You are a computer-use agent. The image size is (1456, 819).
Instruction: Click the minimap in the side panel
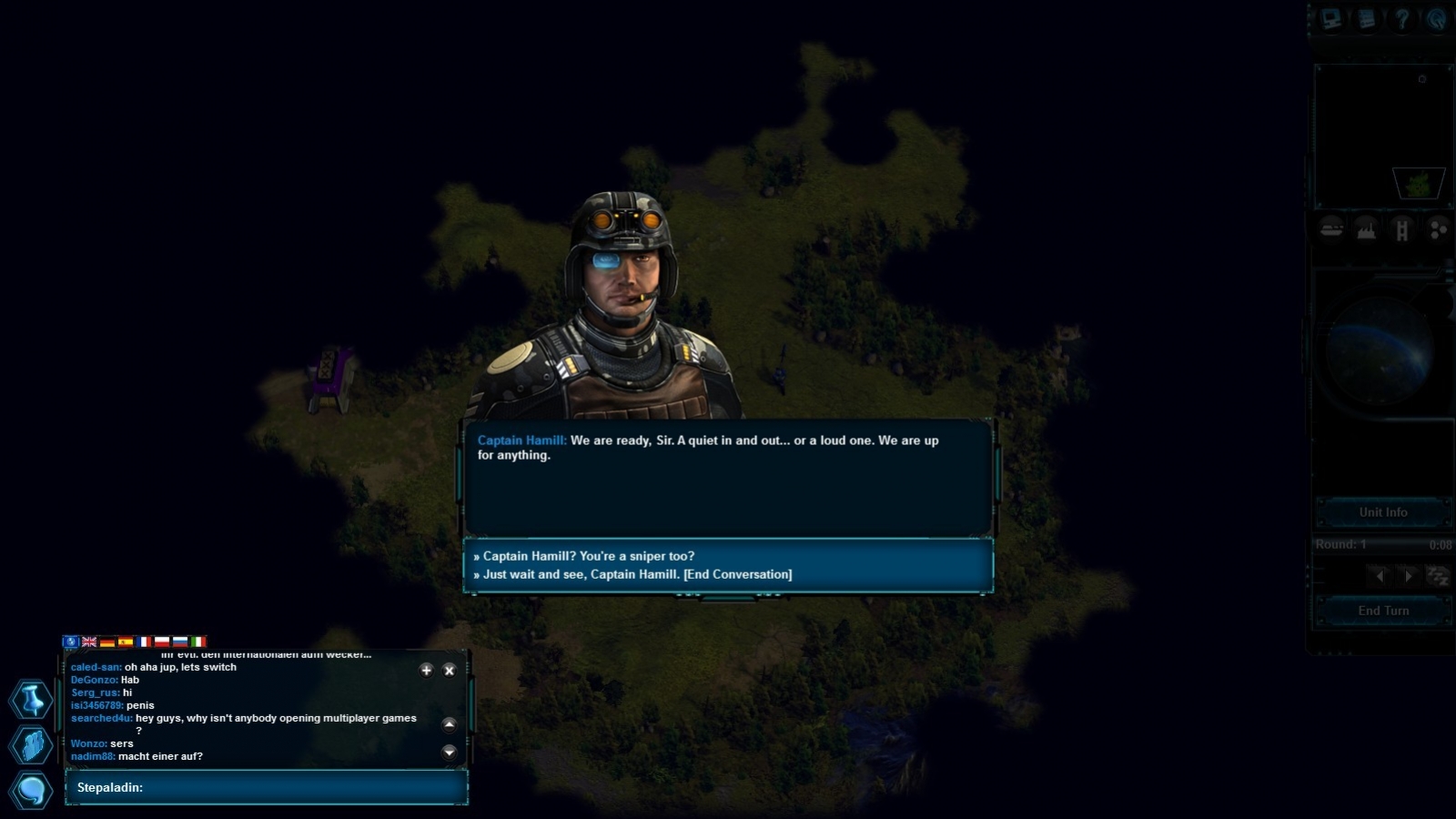click(1382, 136)
